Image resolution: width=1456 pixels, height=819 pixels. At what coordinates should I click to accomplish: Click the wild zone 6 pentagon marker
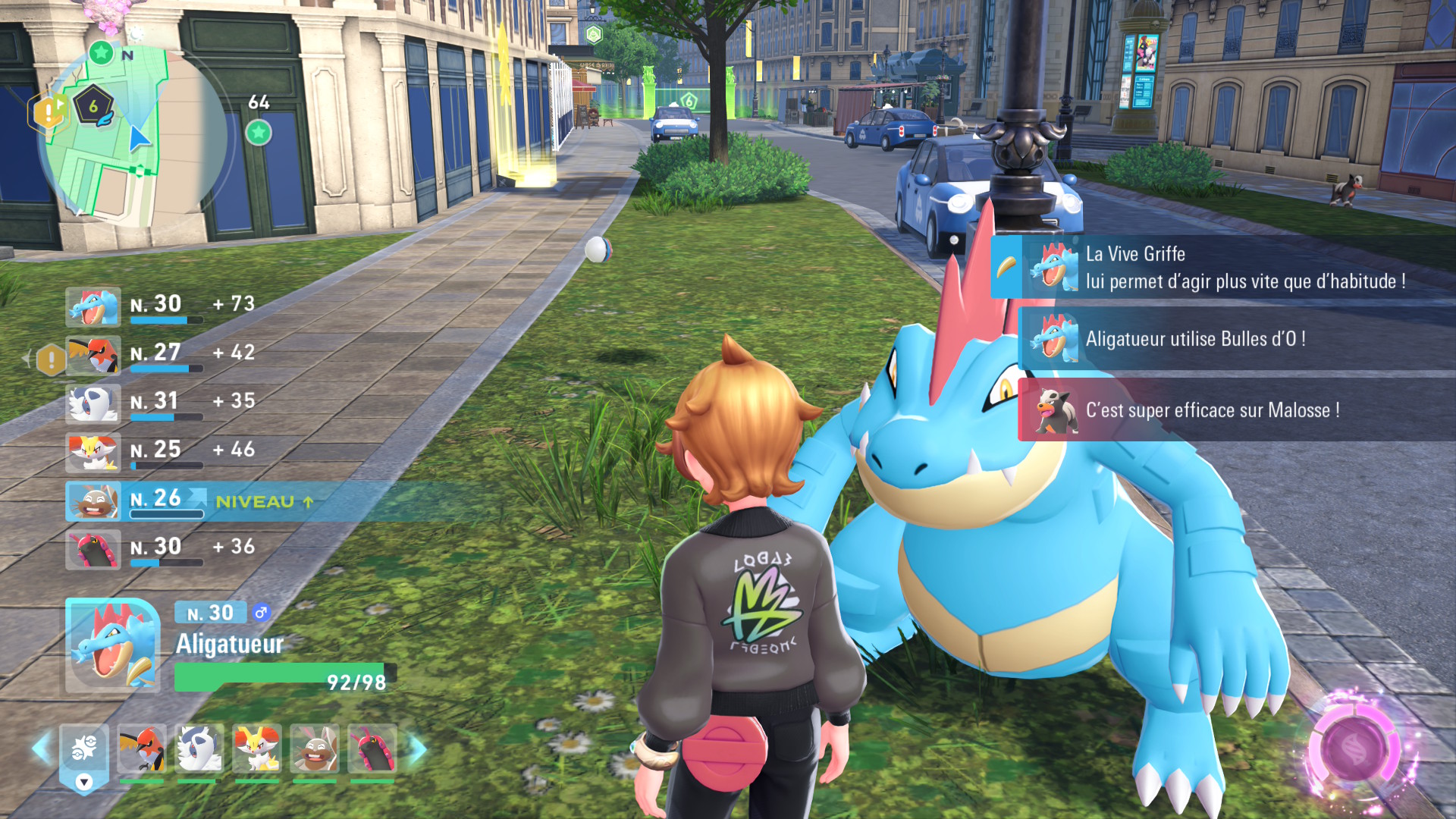(93, 106)
